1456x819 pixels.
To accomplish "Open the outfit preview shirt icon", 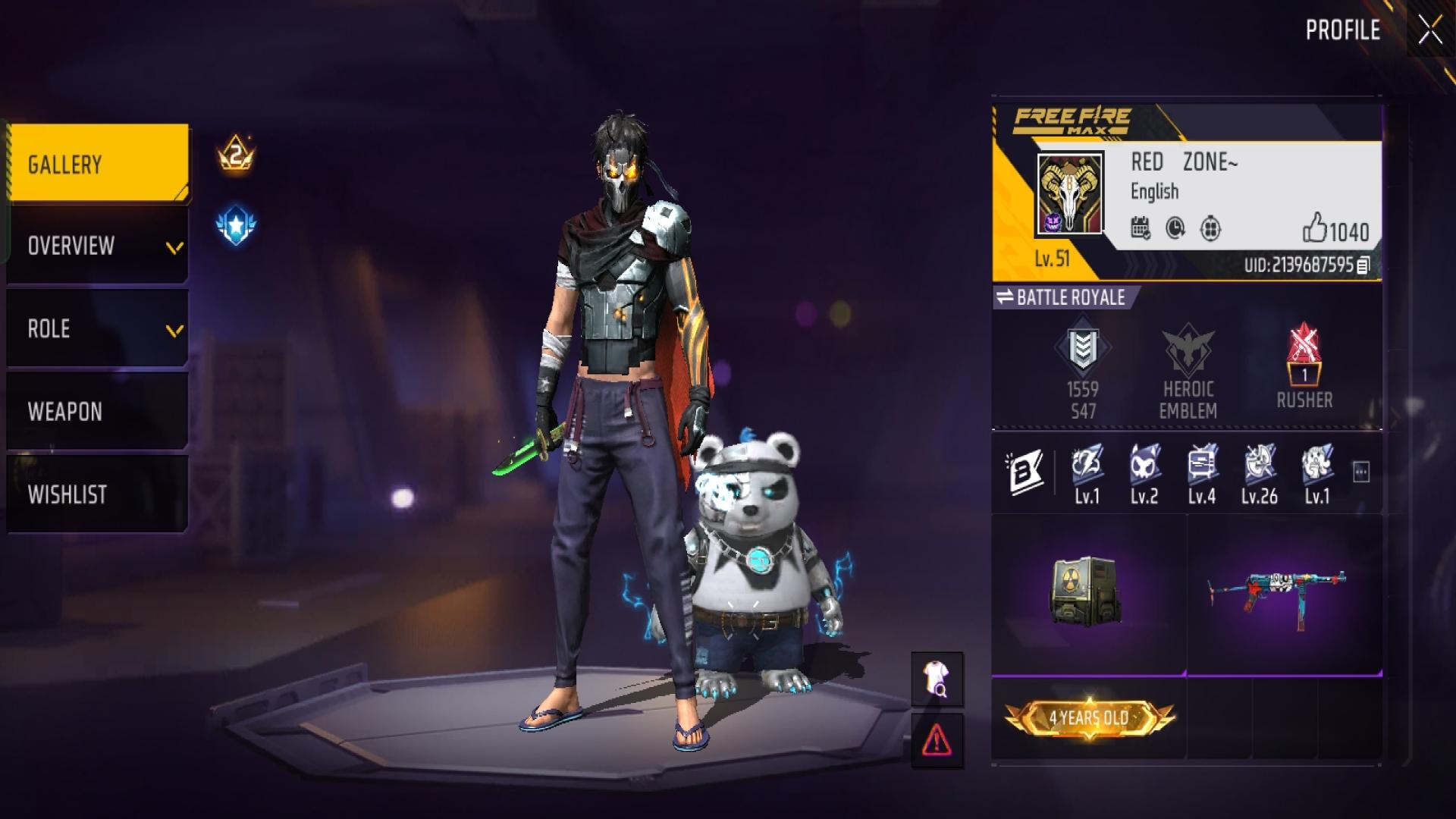I will point(937,679).
